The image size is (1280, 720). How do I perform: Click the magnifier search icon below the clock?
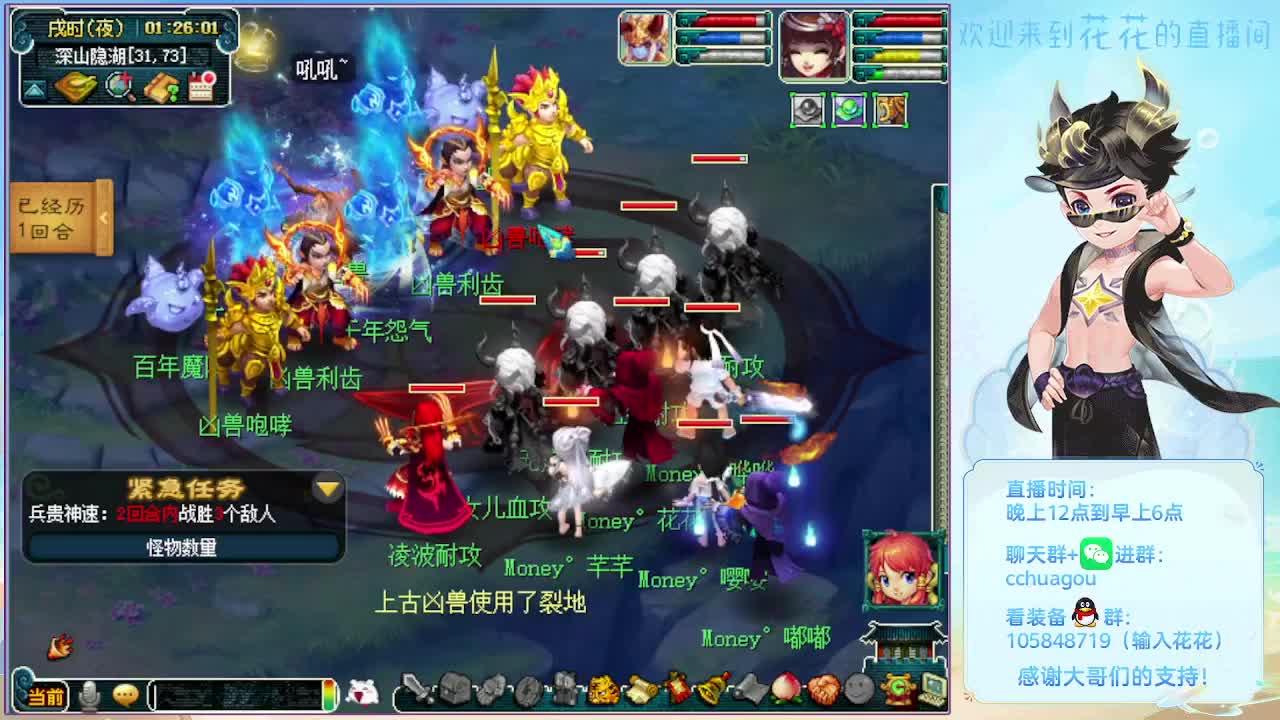[x=118, y=87]
